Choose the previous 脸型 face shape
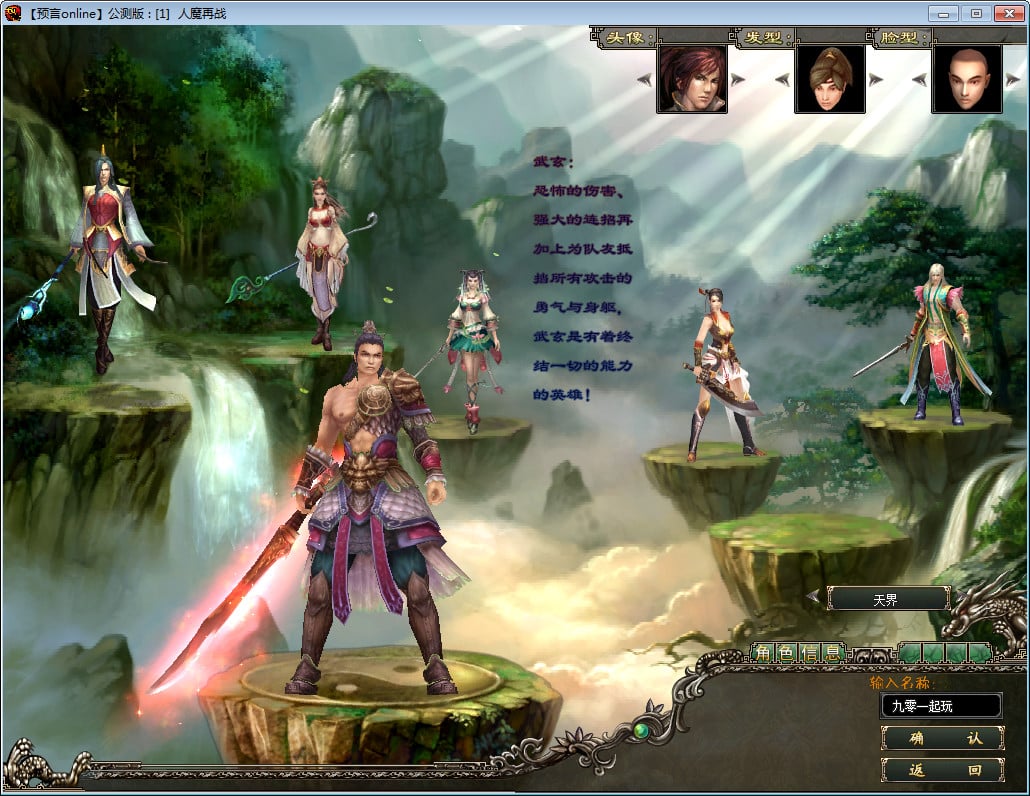This screenshot has height=796, width=1030. (x=920, y=80)
